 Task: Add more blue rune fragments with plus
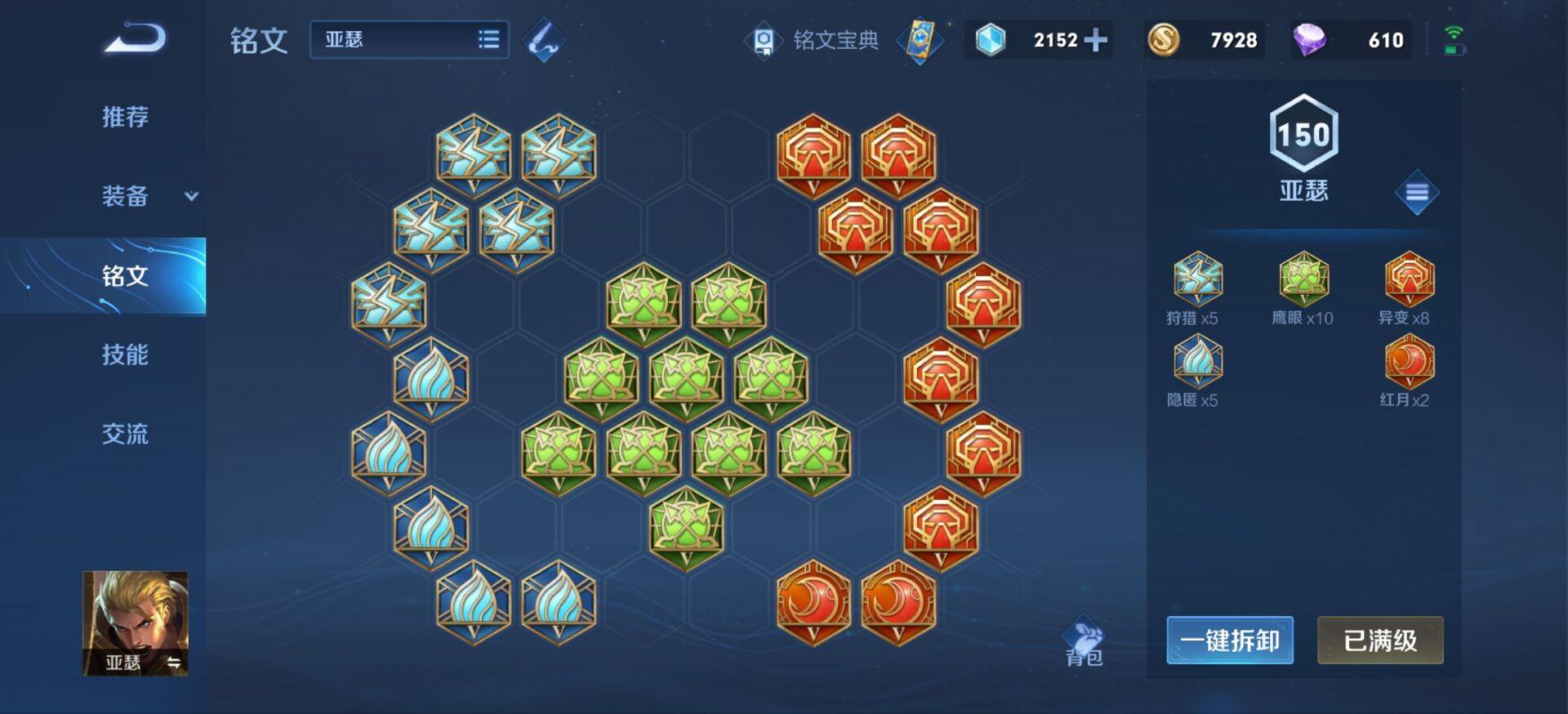click(x=1095, y=40)
